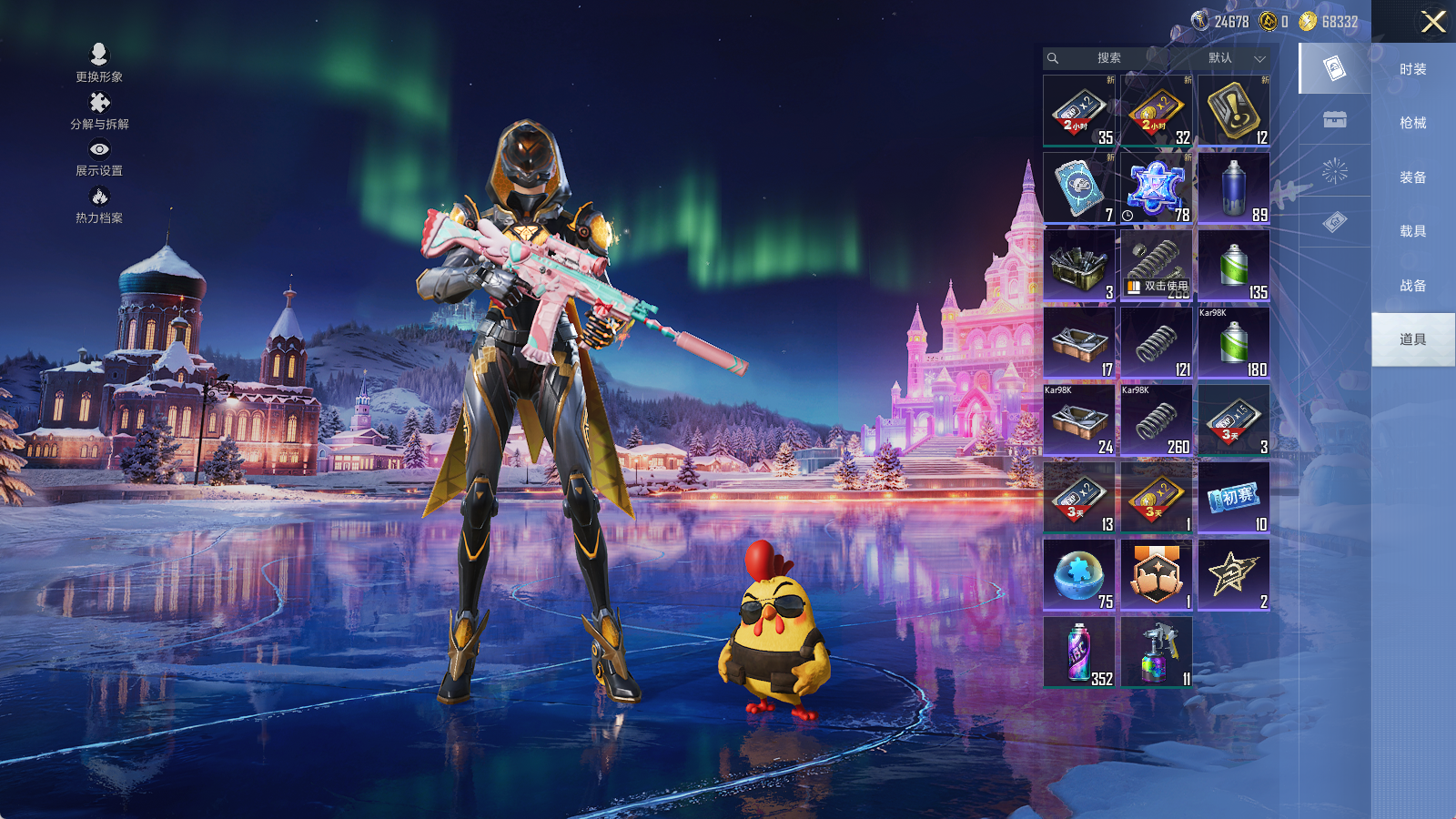Open 展示设置 display settings
The image size is (1456, 819).
click(99, 157)
